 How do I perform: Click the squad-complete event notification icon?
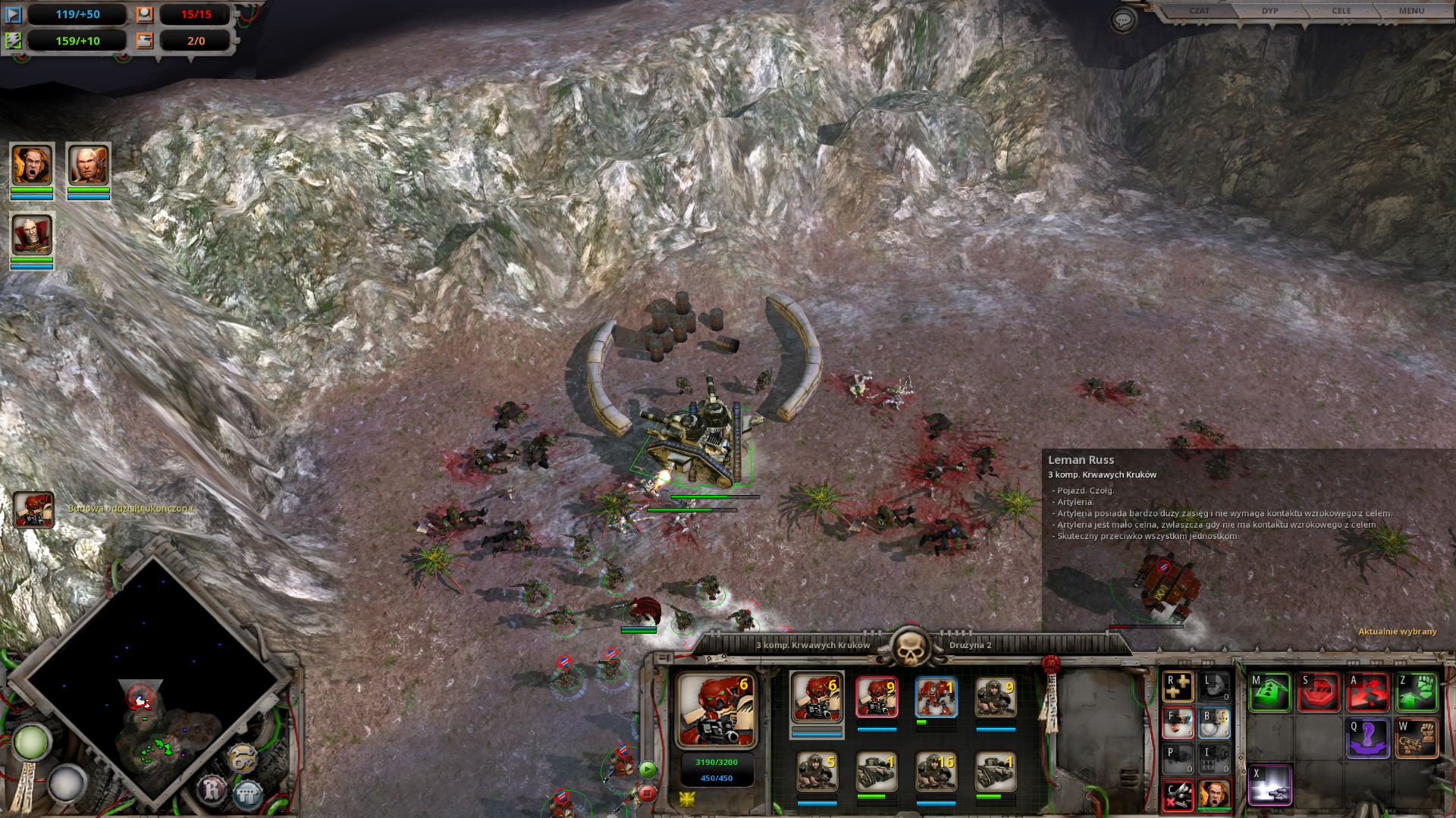tap(33, 509)
